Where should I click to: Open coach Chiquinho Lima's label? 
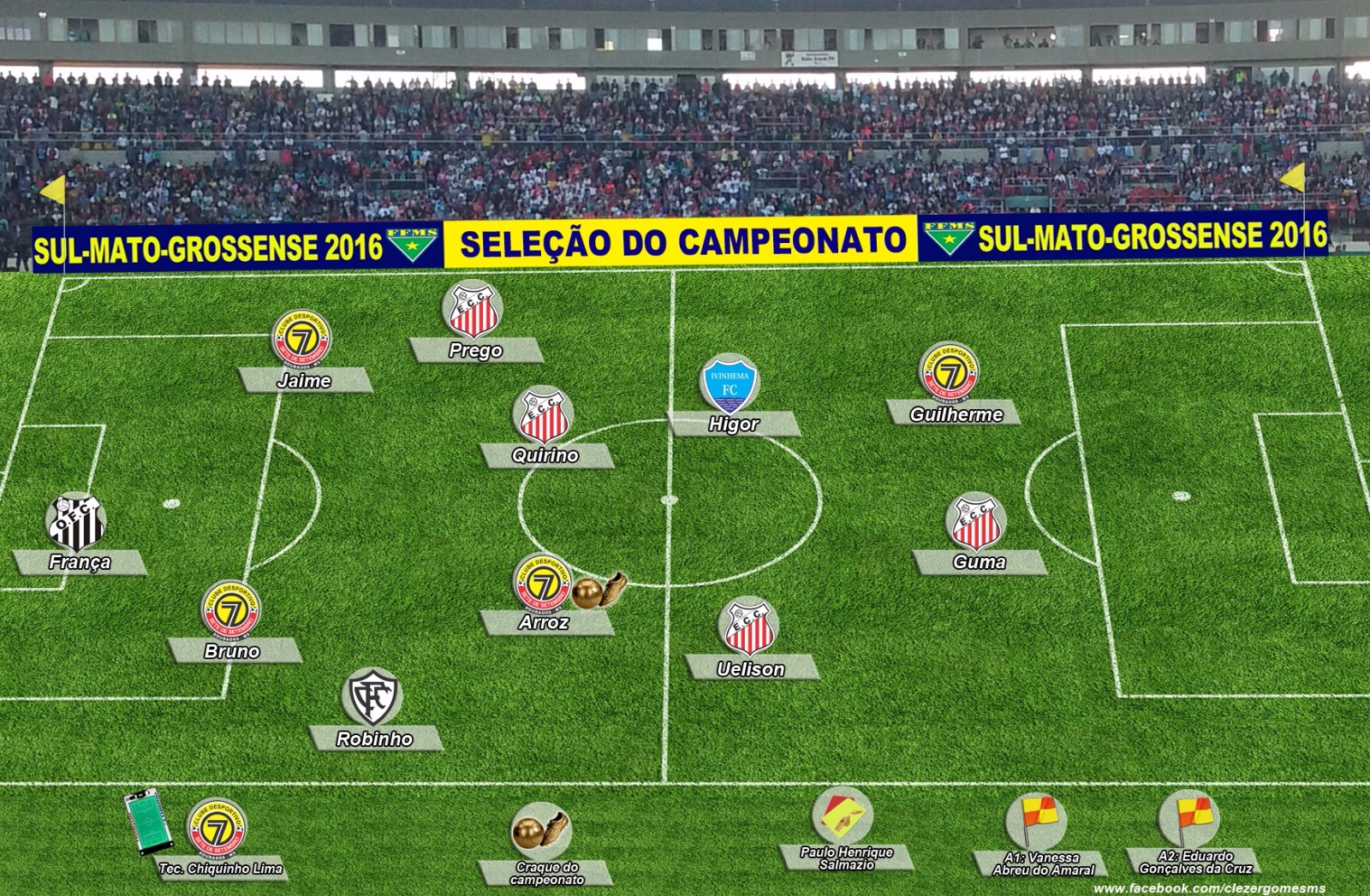click(x=221, y=869)
